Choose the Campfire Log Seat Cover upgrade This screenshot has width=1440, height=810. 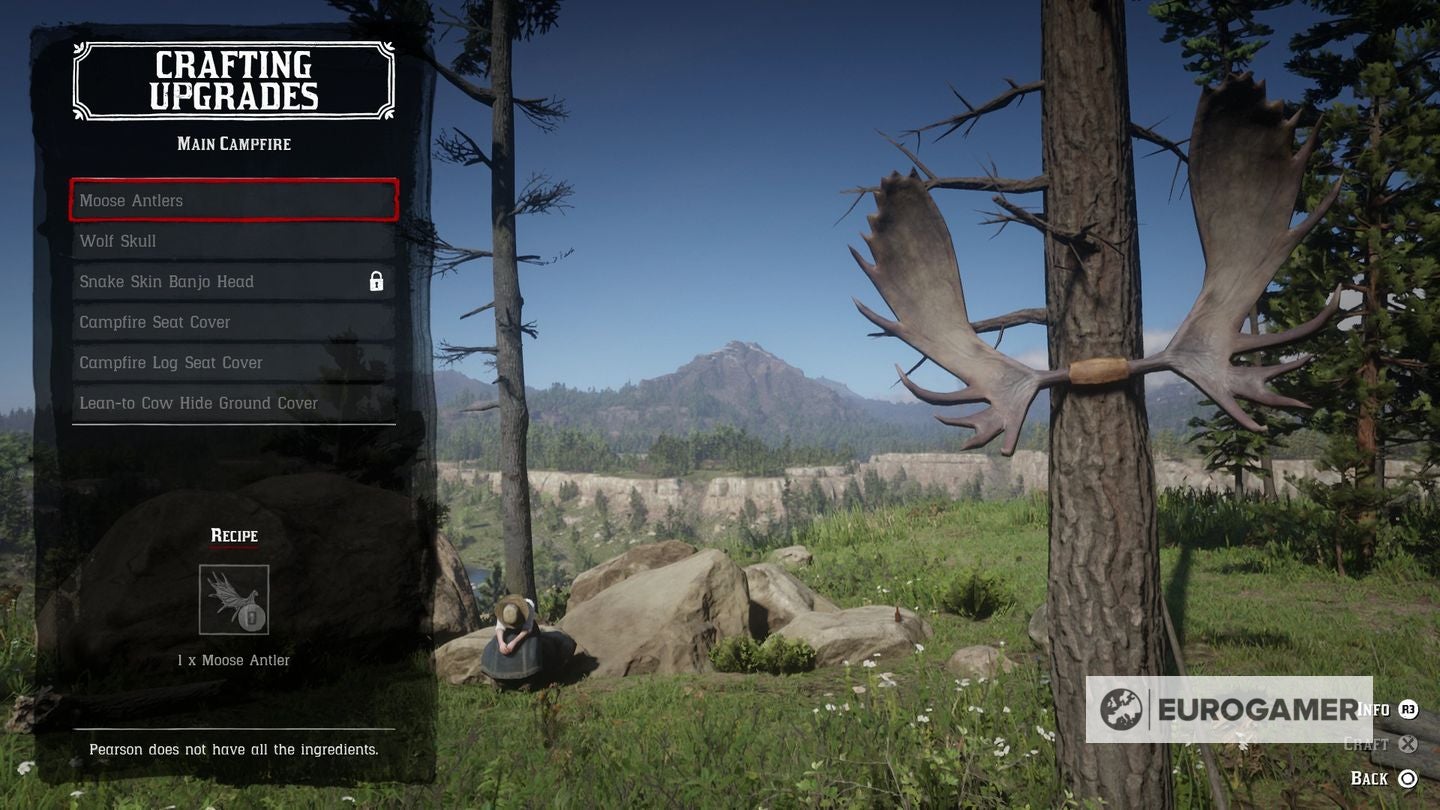[x=233, y=362]
